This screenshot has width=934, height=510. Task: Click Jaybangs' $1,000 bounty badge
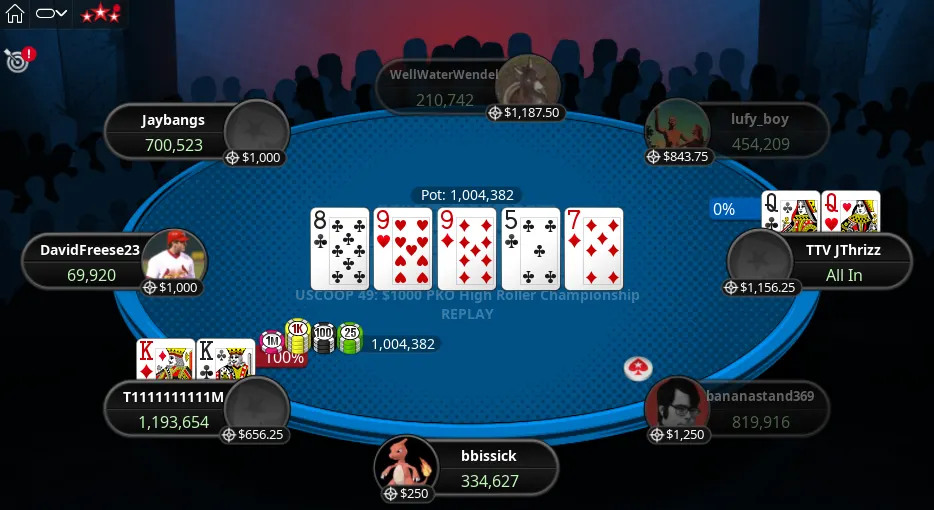(x=256, y=157)
